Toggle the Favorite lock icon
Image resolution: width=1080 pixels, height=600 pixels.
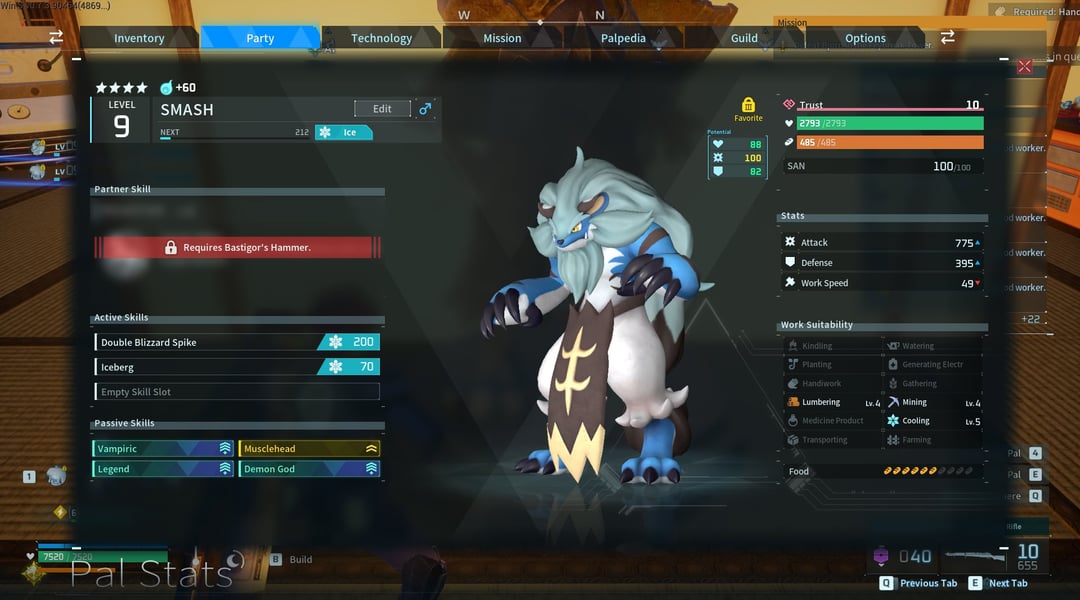(x=748, y=105)
